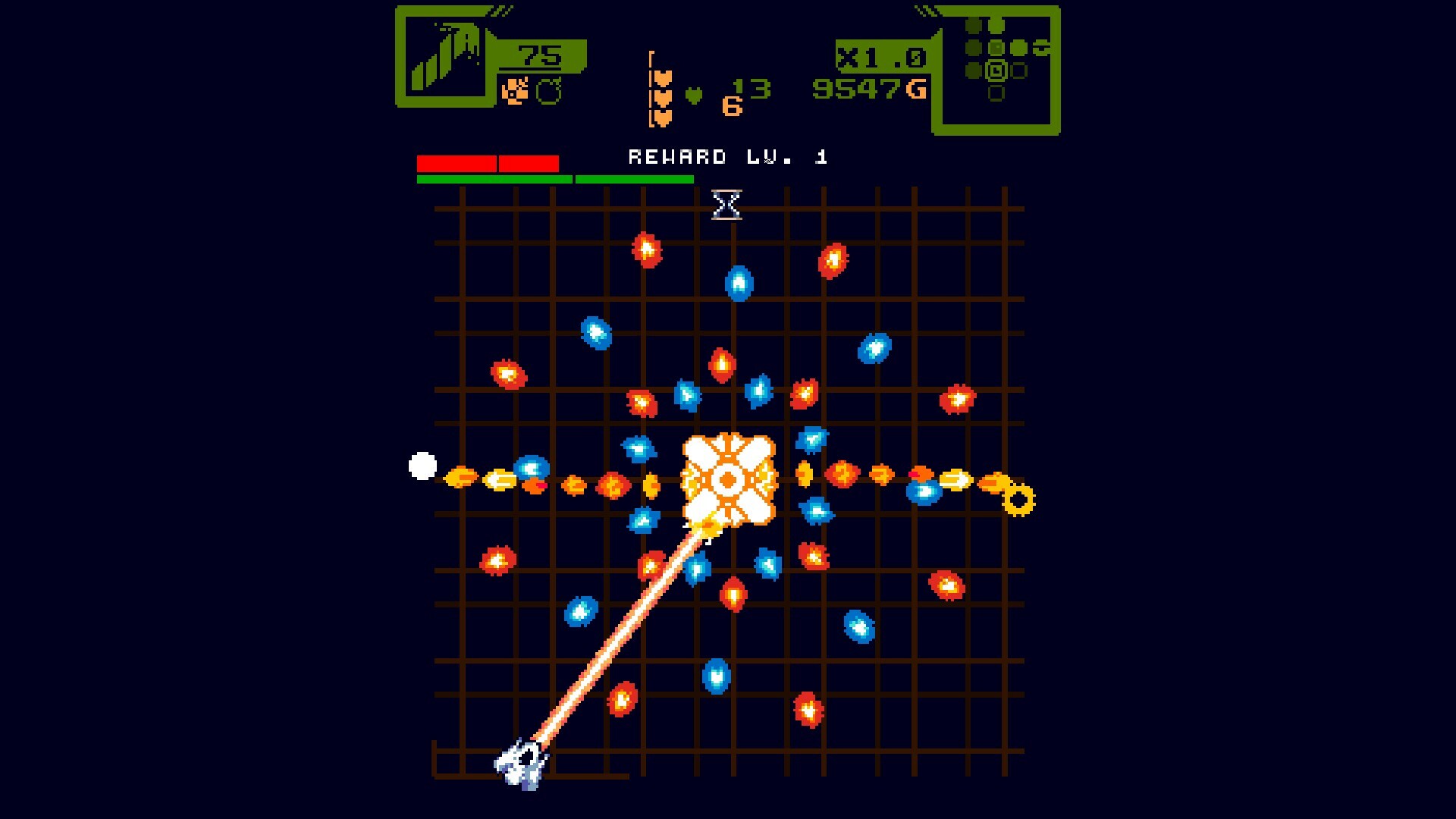The image size is (1456, 819).
Task: Toggle the hollow square slot in the upgrade panel
Action: click(x=996, y=95)
